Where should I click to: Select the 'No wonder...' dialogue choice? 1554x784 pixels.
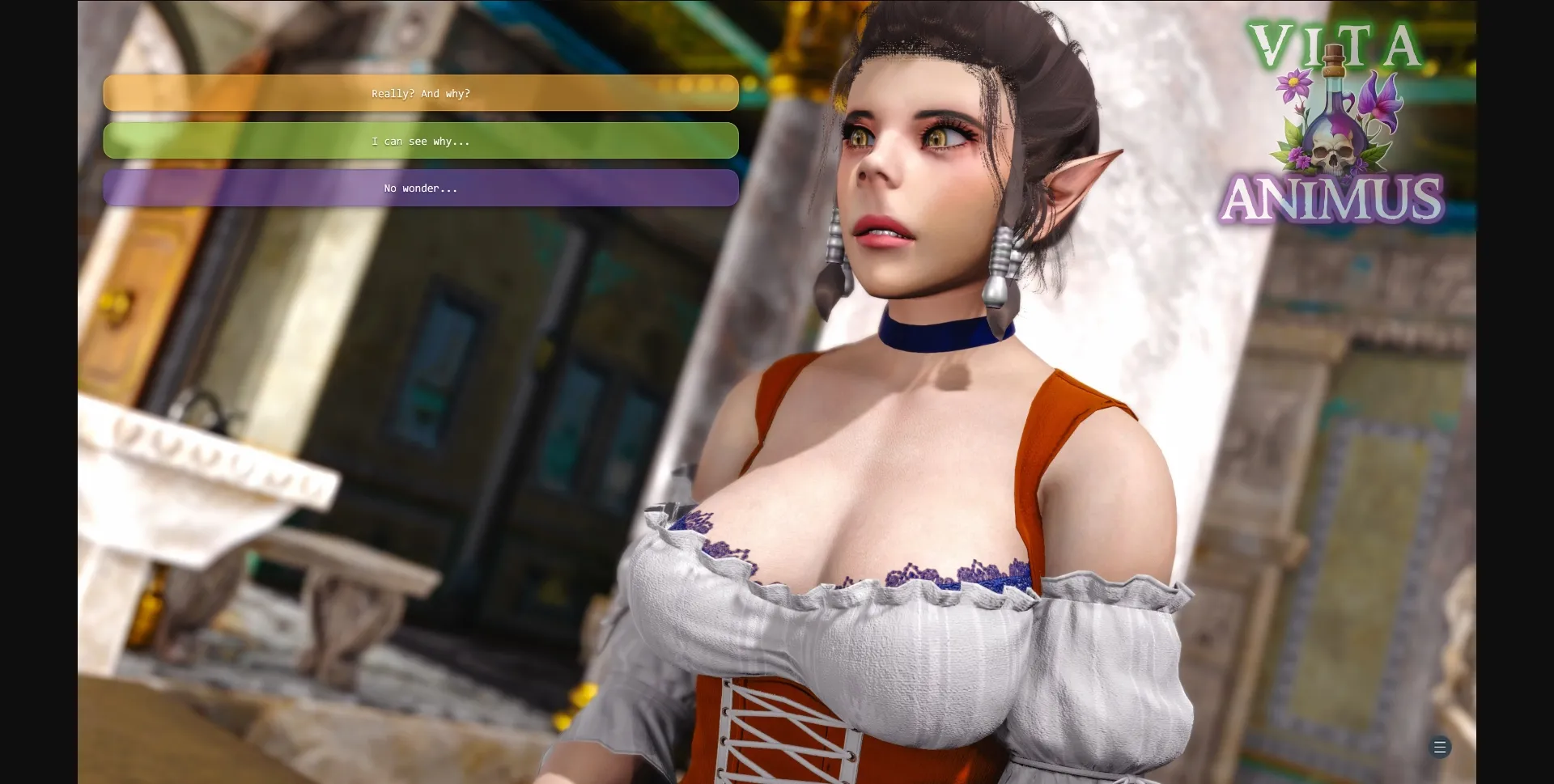click(x=420, y=188)
